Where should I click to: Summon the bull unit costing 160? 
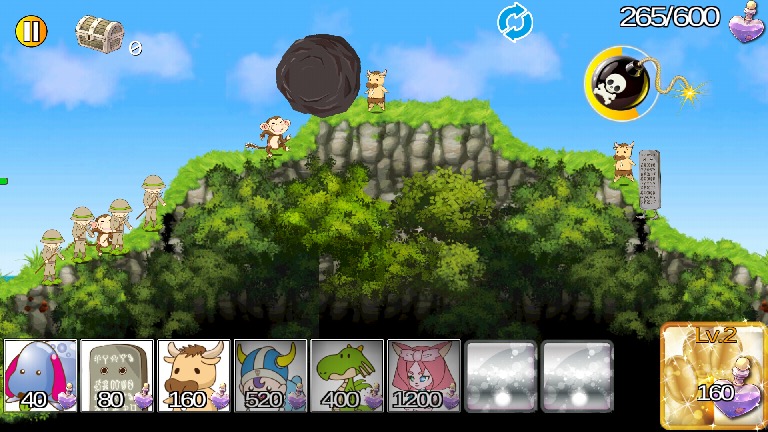[x=194, y=376]
